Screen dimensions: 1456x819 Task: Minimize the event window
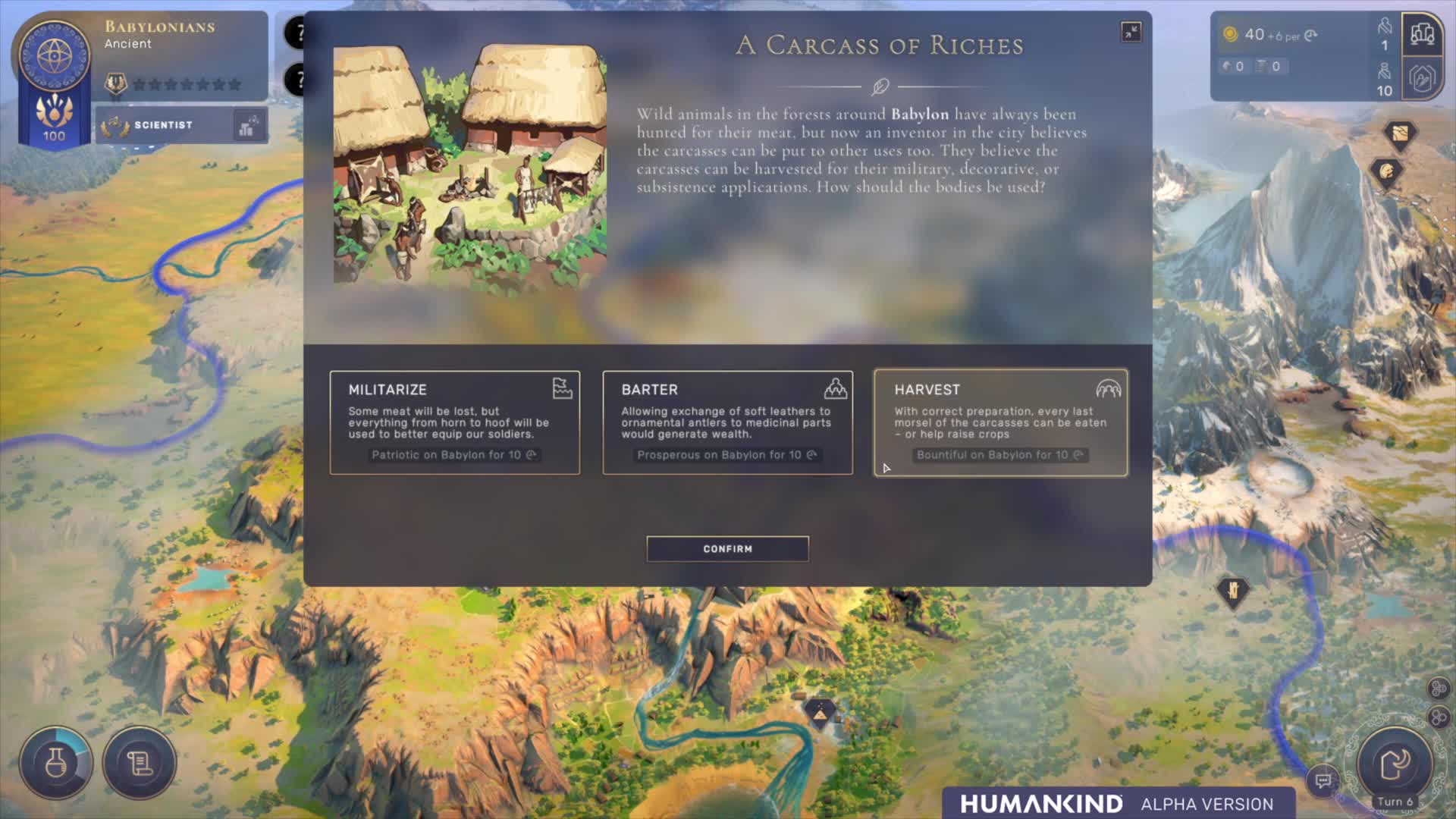1131,32
